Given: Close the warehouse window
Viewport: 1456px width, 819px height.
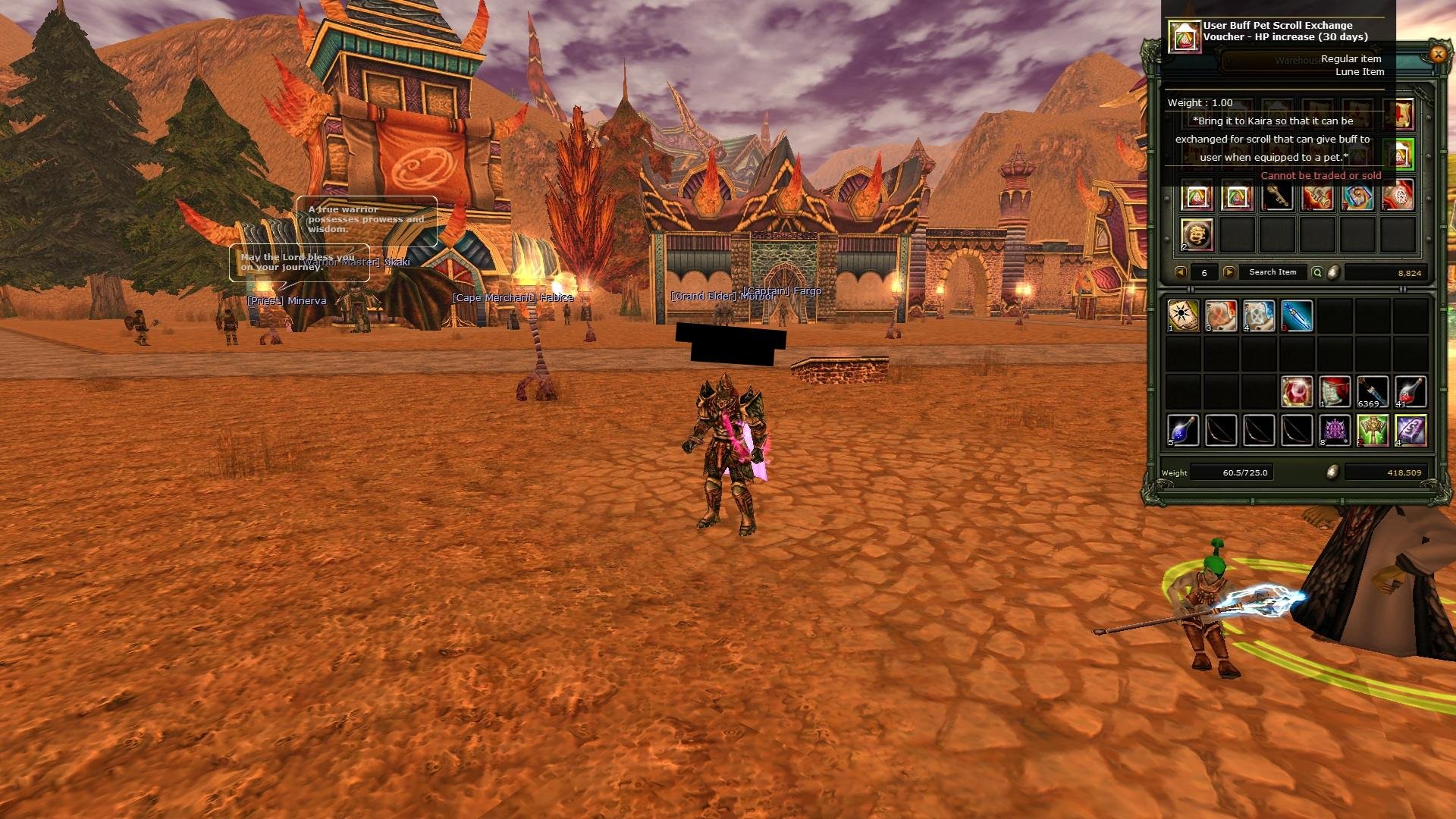Looking at the screenshot, I should pos(1437,54).
